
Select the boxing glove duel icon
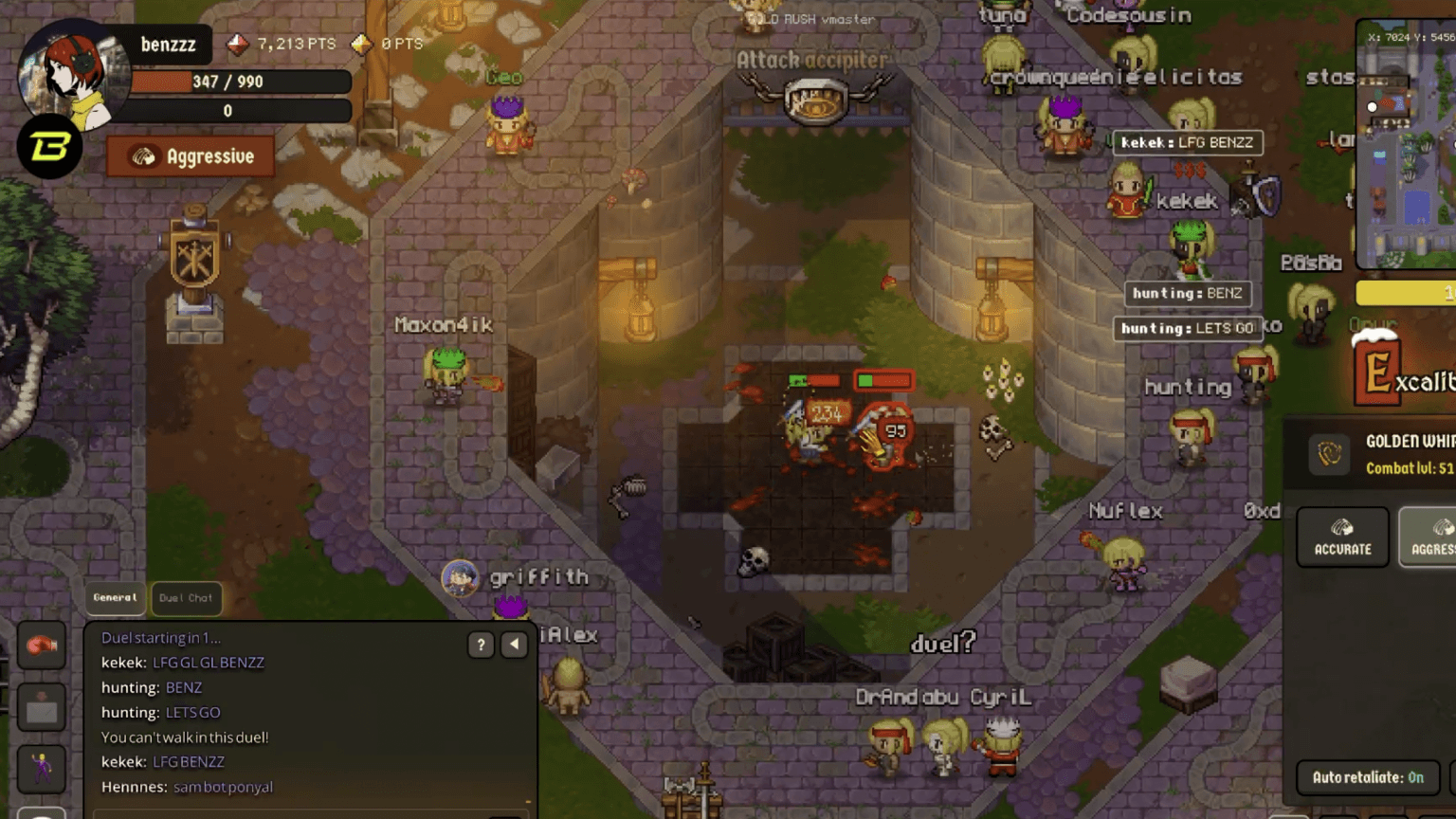tap(42, 646)
